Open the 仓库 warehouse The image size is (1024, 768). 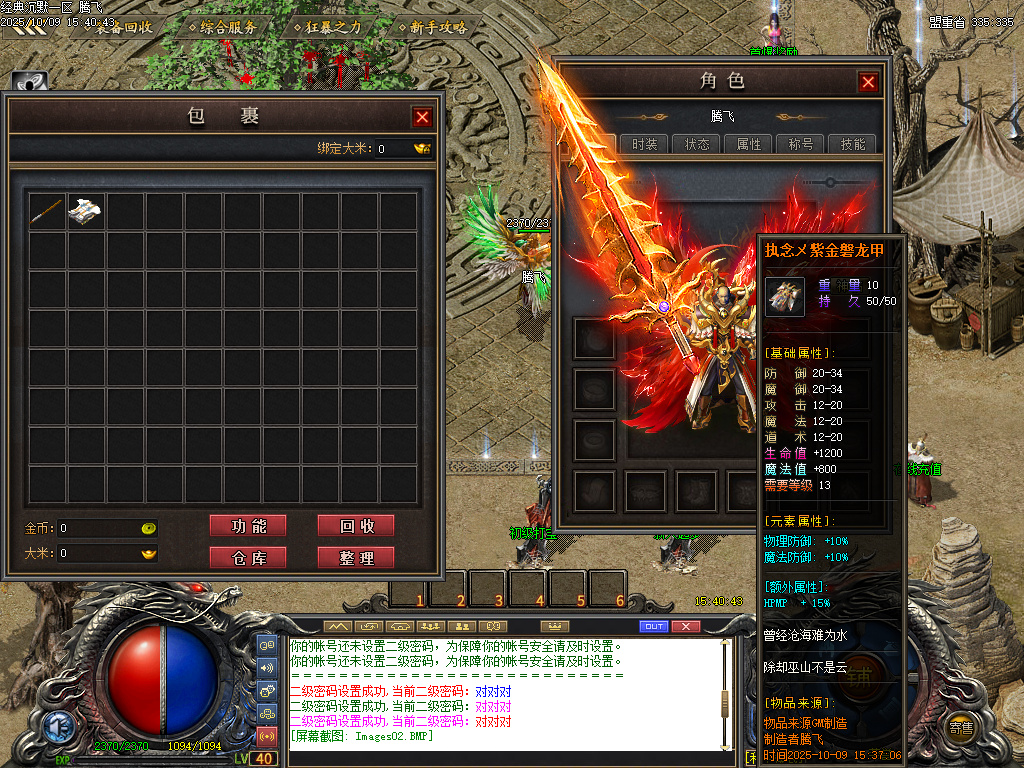pyautogui.click(x=248, y=558)
